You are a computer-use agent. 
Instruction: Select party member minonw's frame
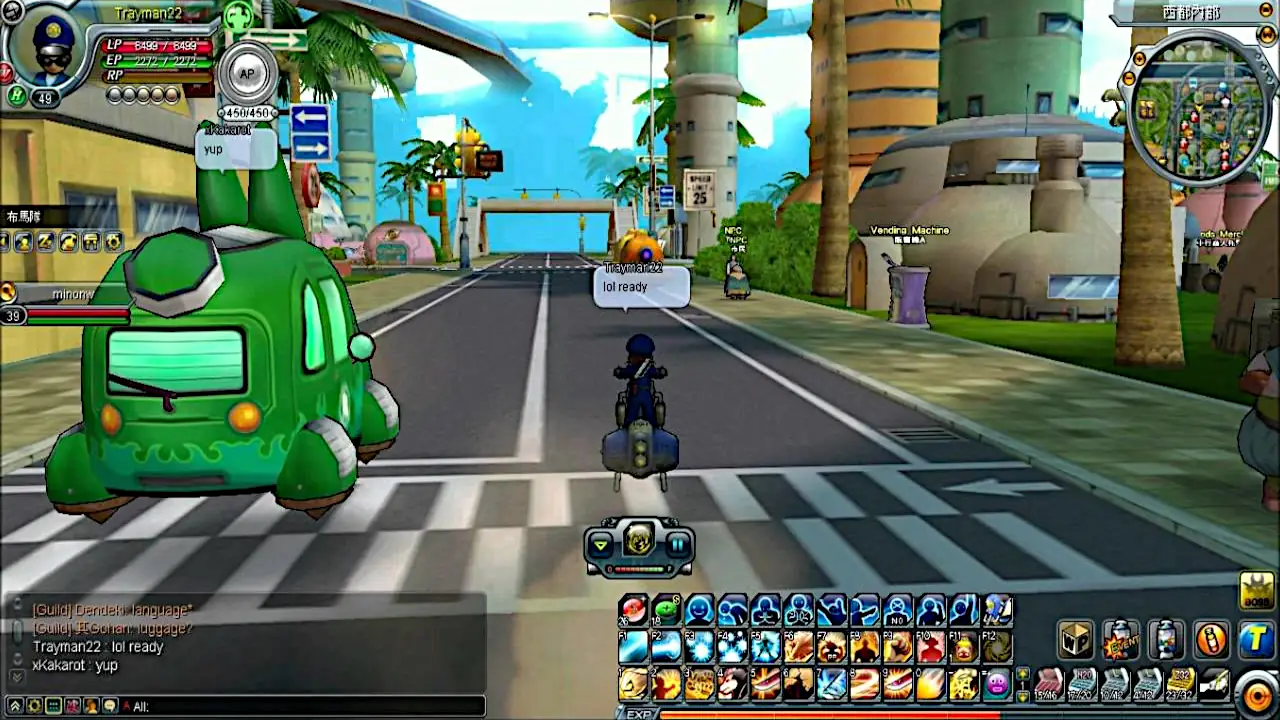(x=65, y=304)
